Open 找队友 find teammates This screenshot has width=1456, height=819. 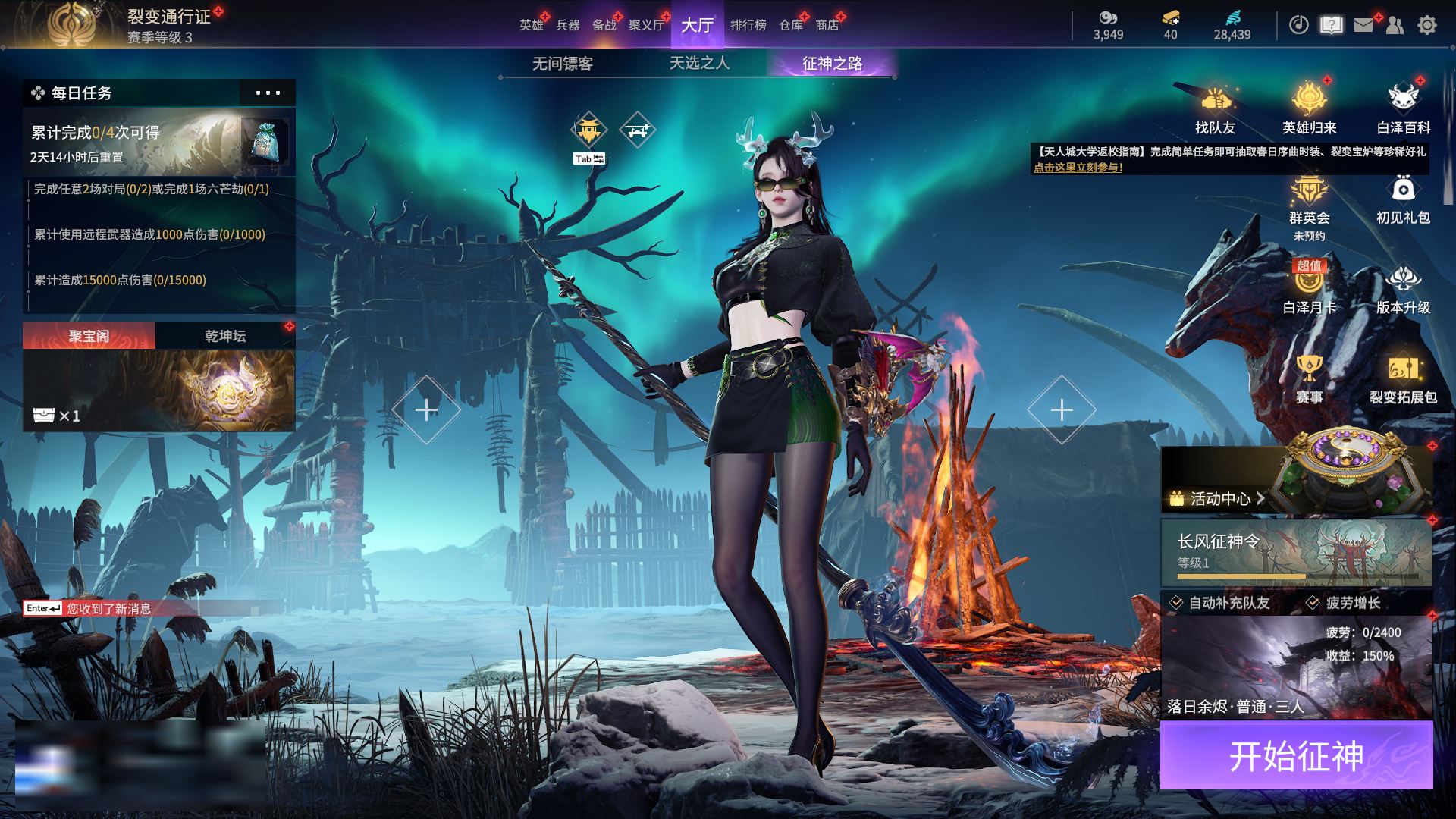[1215, 110]
